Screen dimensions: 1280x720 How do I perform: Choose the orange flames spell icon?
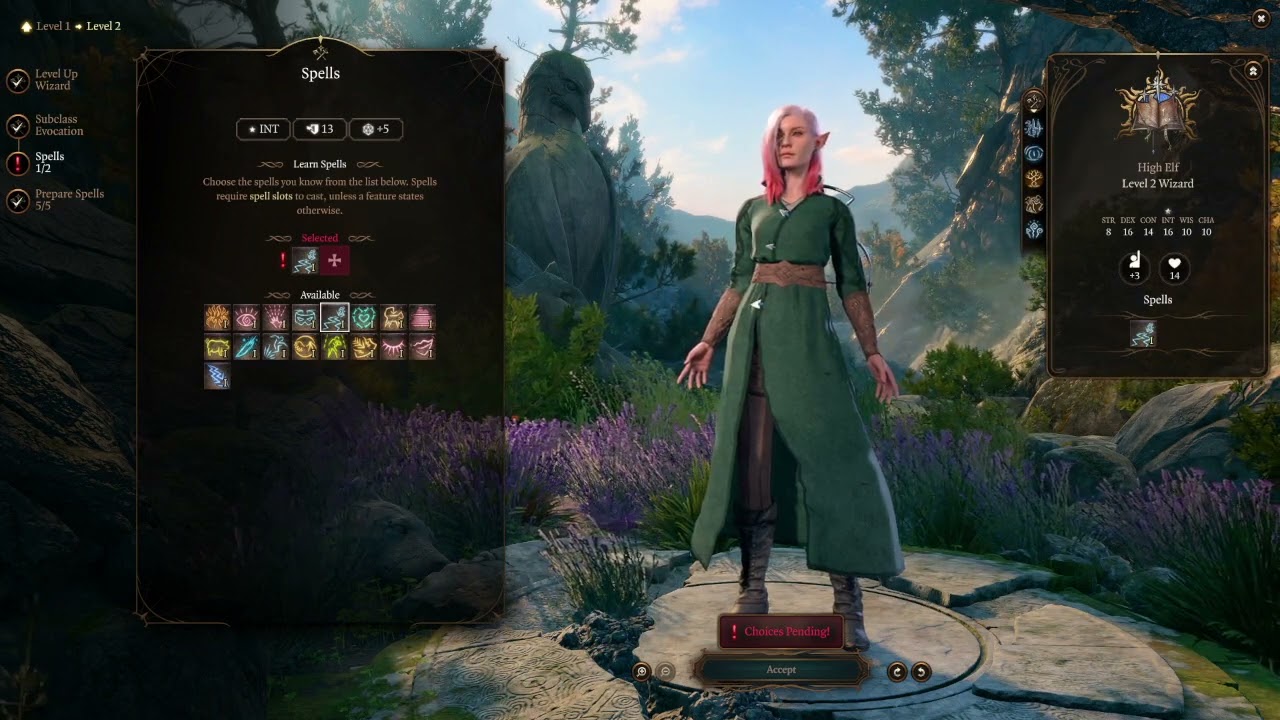[x=217, y=318]
